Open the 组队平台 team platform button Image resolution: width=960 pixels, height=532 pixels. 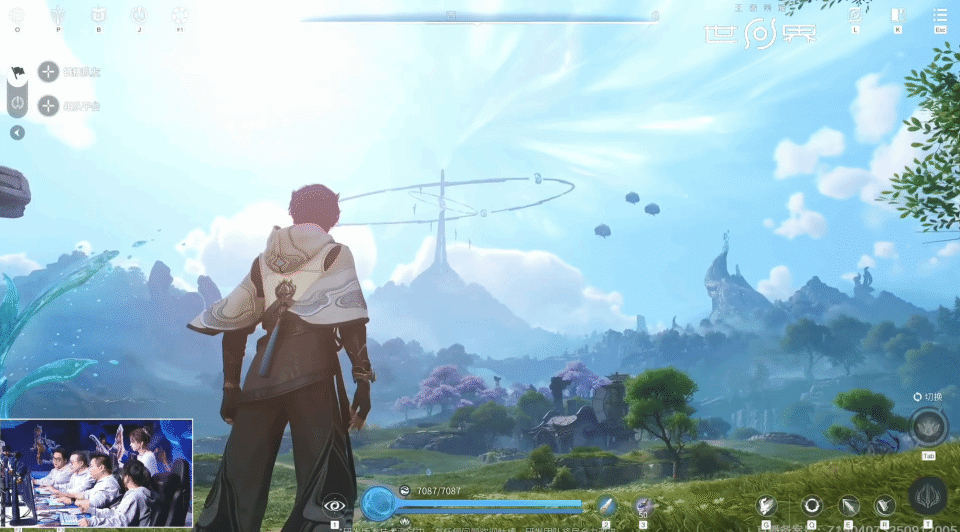point(49,105)
